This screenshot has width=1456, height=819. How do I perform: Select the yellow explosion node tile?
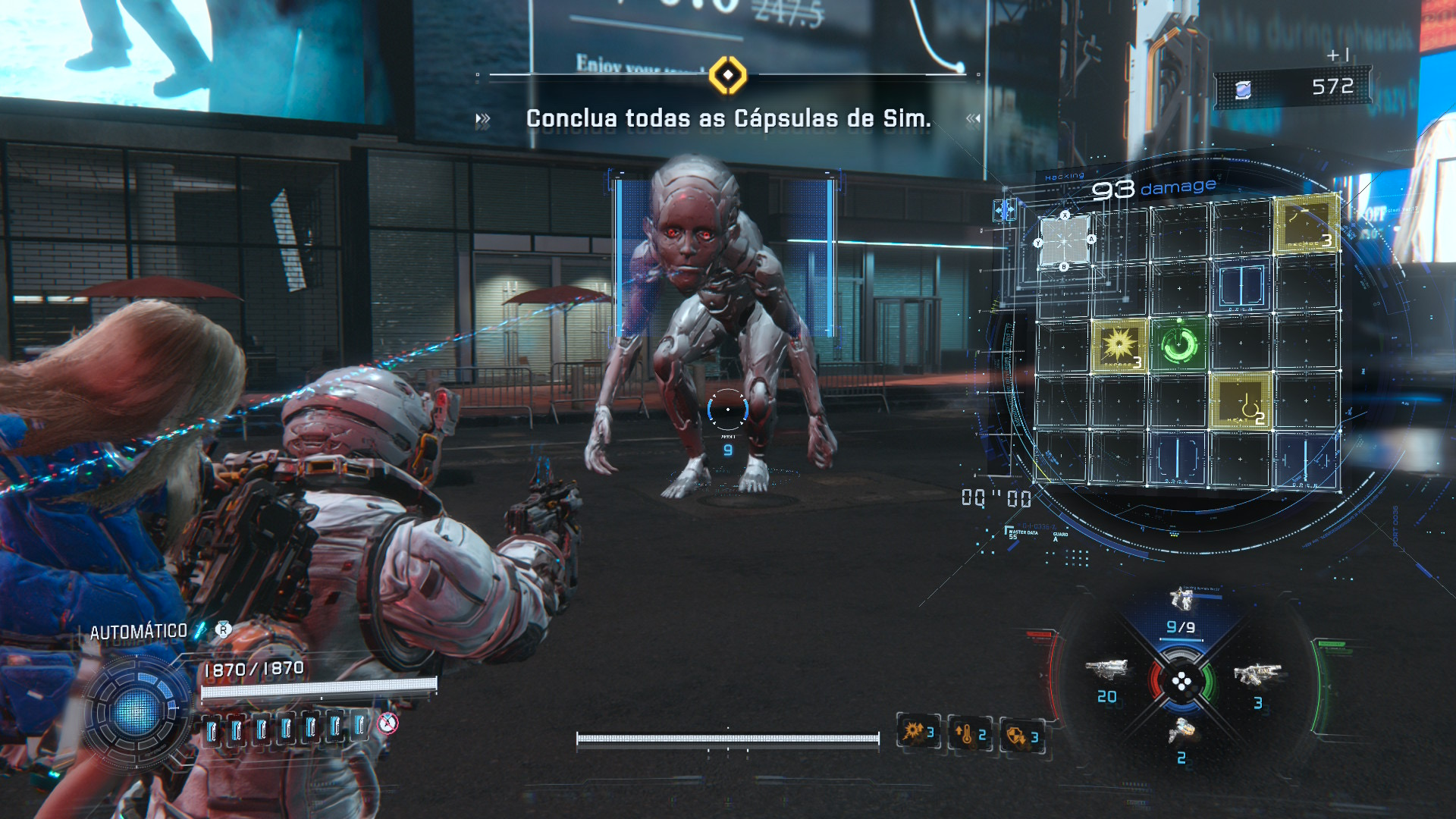click(x=1119, y=346)
